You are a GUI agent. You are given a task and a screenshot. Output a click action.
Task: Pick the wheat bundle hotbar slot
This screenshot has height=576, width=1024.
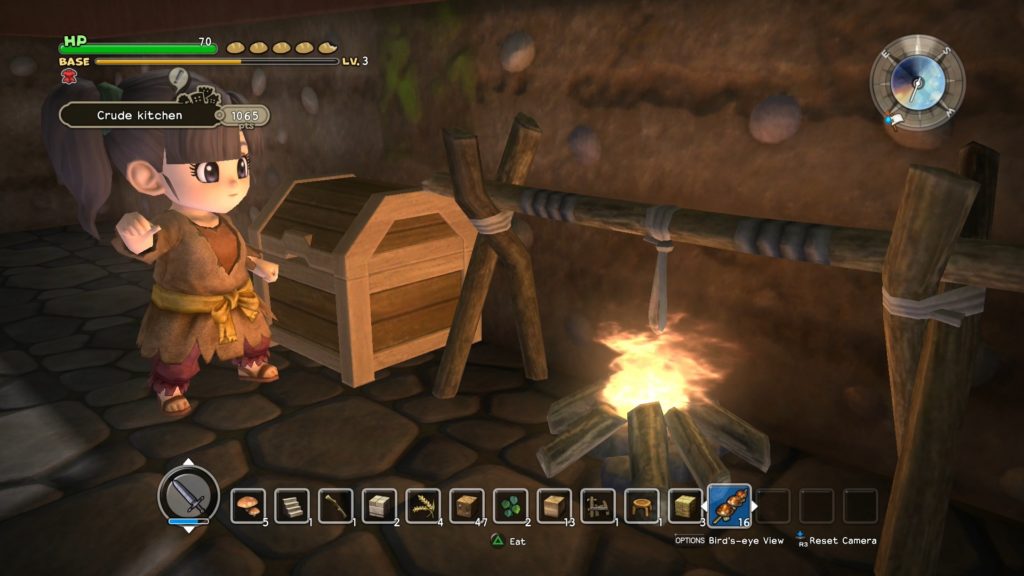pos(423,505)
